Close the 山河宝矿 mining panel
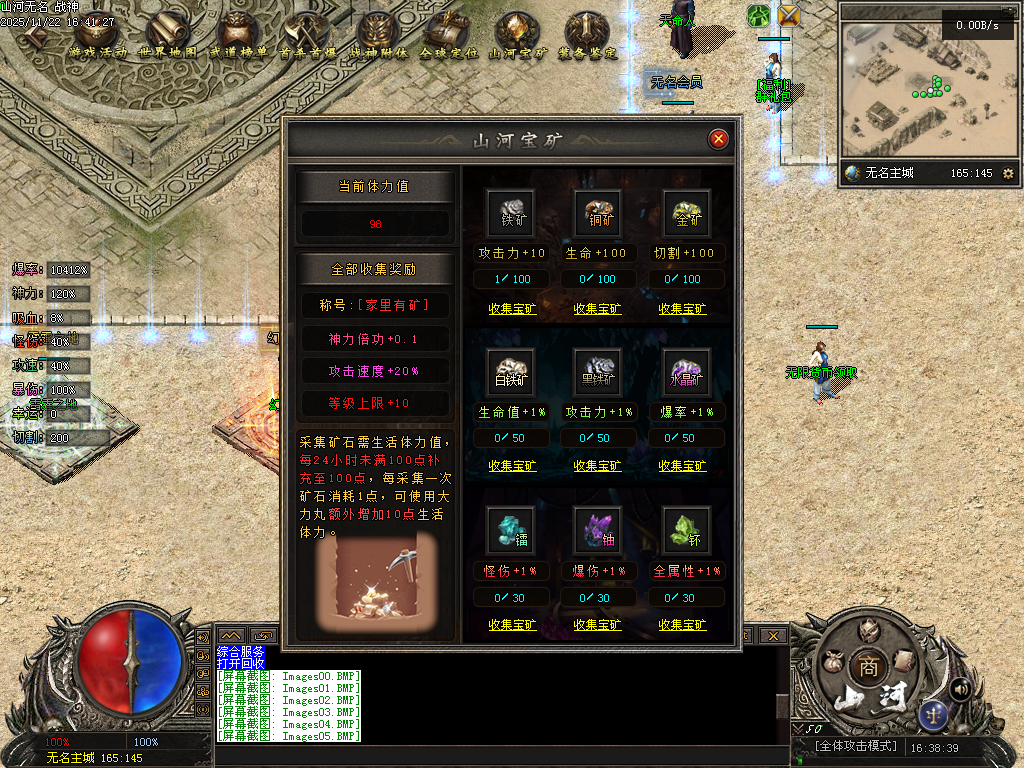Image resolution: width=1024 pixels, height=768 pixels. click(718, 139)
